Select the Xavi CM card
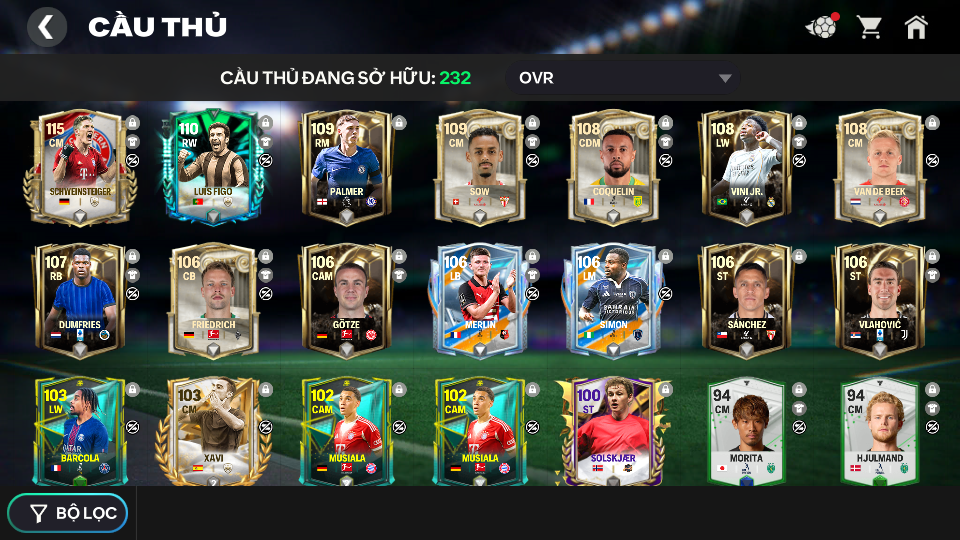 coord(212,432)
